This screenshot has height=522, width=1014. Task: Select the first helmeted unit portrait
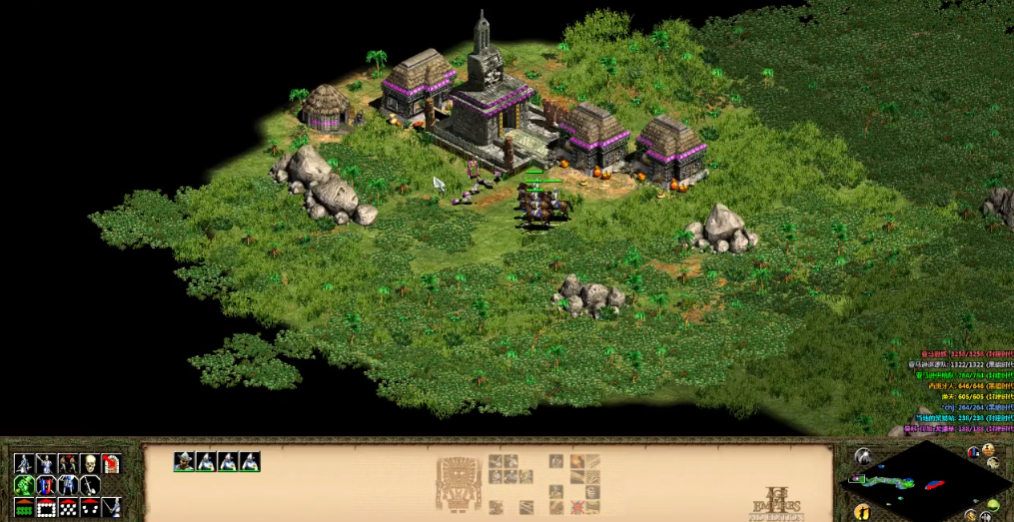[x=184, y=461]
